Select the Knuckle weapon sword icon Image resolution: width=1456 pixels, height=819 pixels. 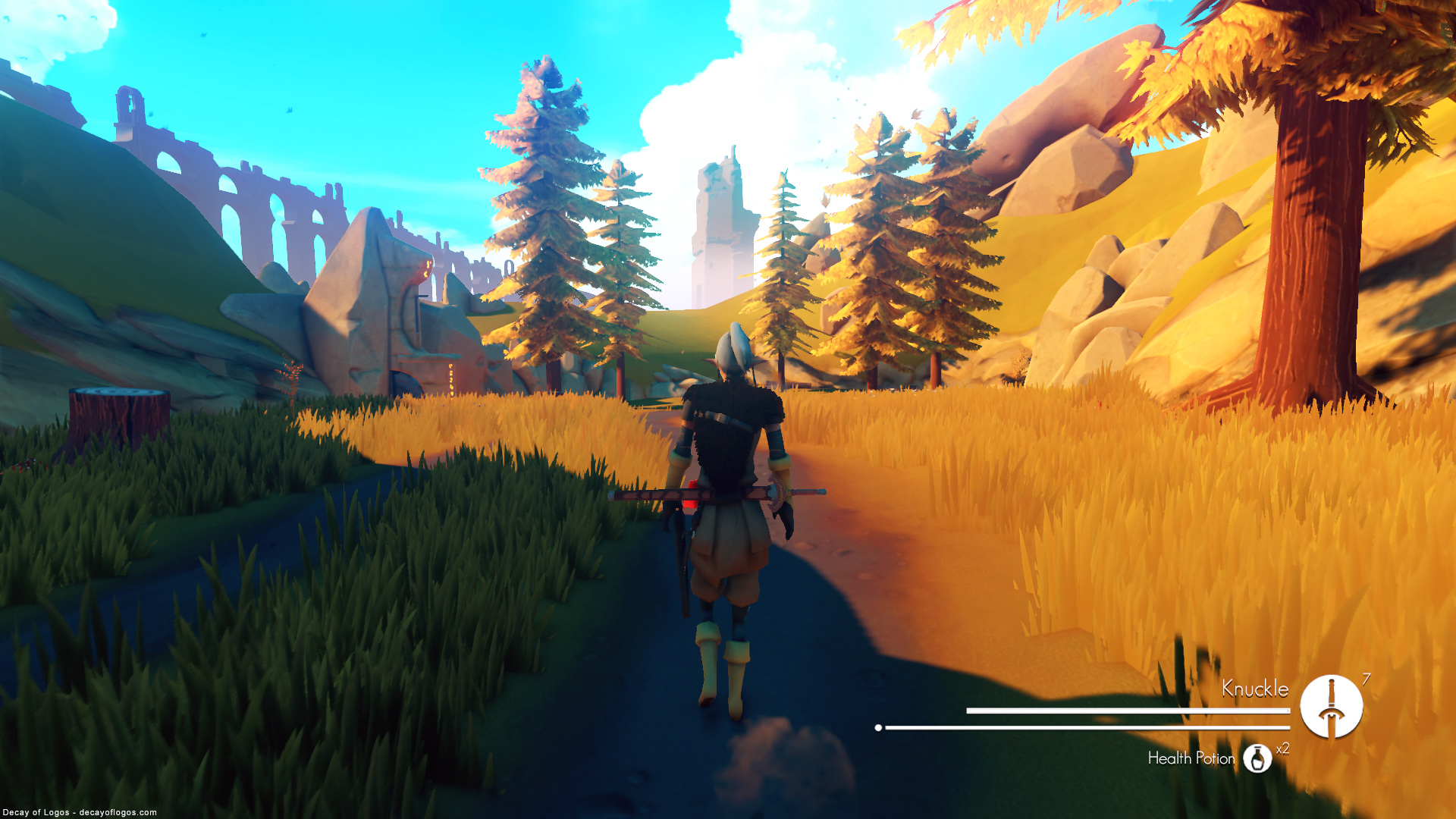[x=1331, y=706]
